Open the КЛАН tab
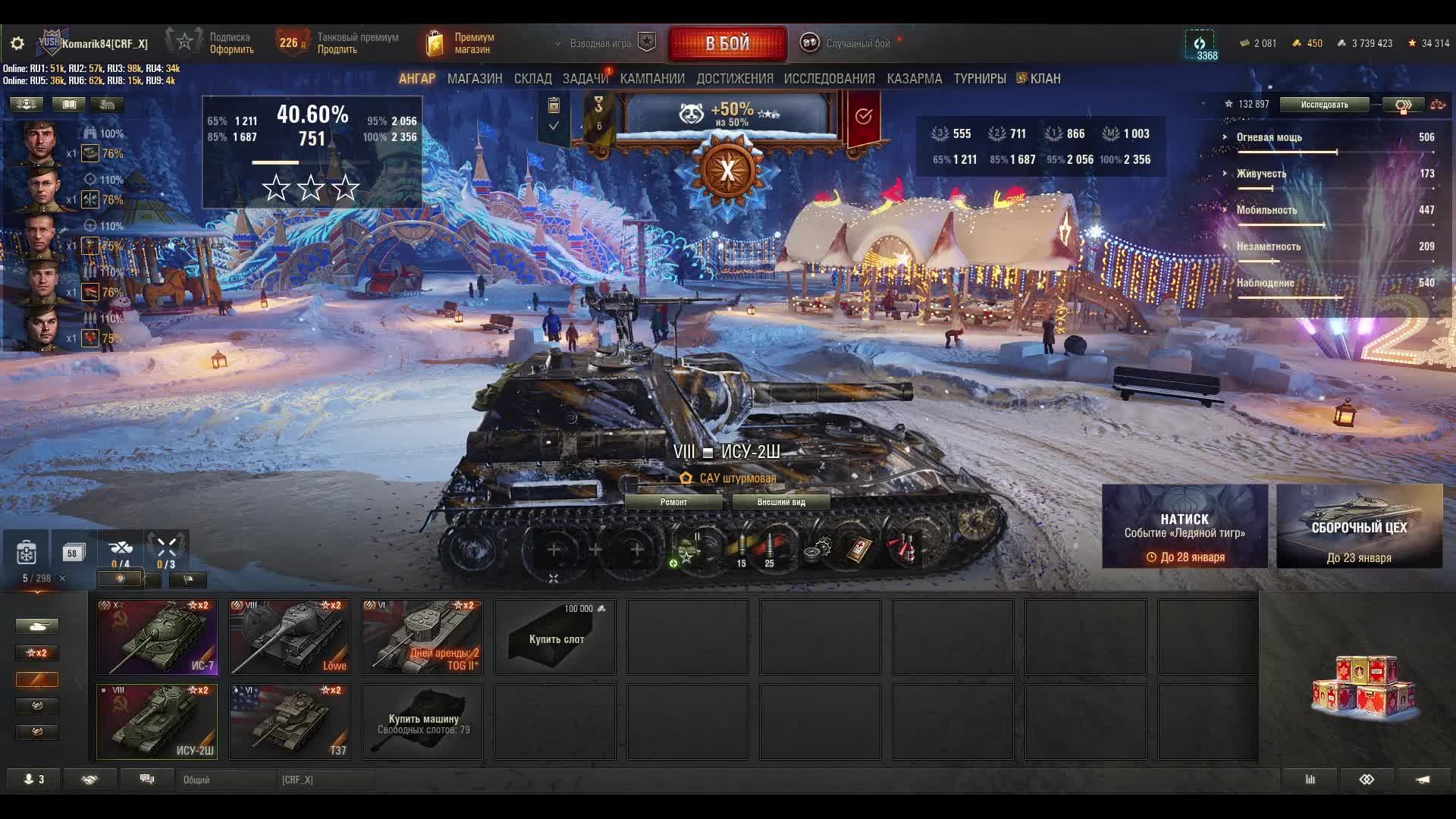This screenshot has height=819, width=1456. tap(1044, 79)
